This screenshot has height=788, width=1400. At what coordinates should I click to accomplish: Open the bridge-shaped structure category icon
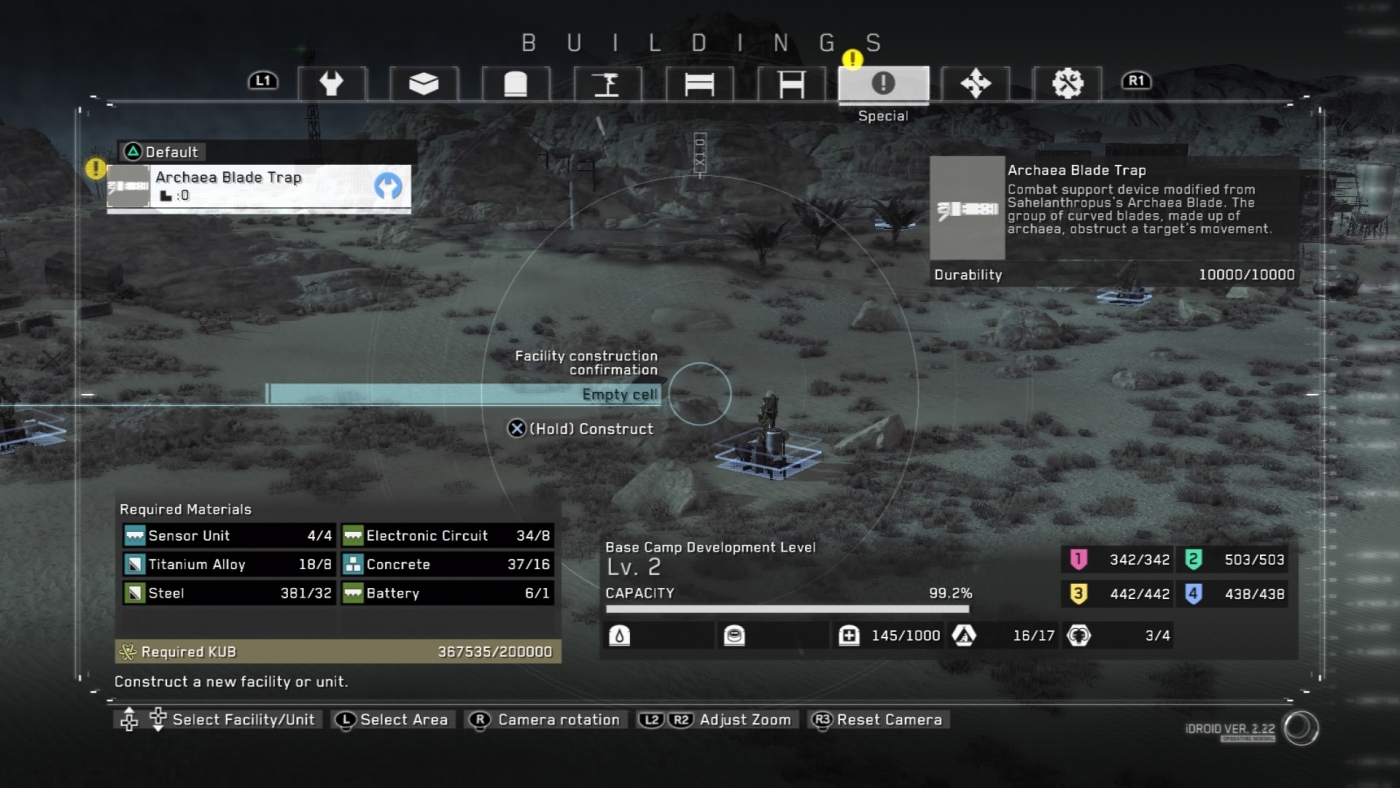(700, 84)
